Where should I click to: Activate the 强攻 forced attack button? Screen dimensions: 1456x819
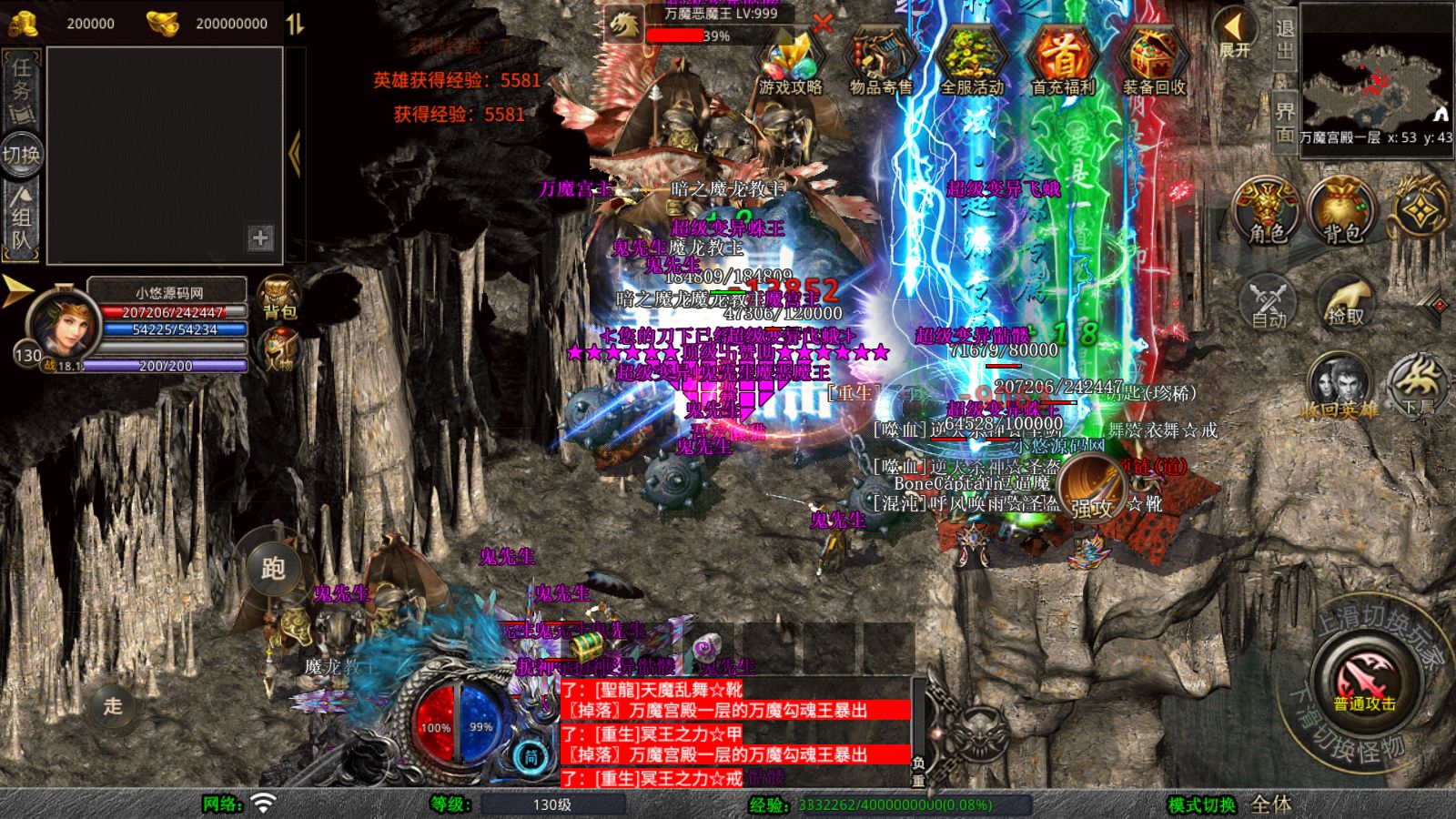(1091, 485)
